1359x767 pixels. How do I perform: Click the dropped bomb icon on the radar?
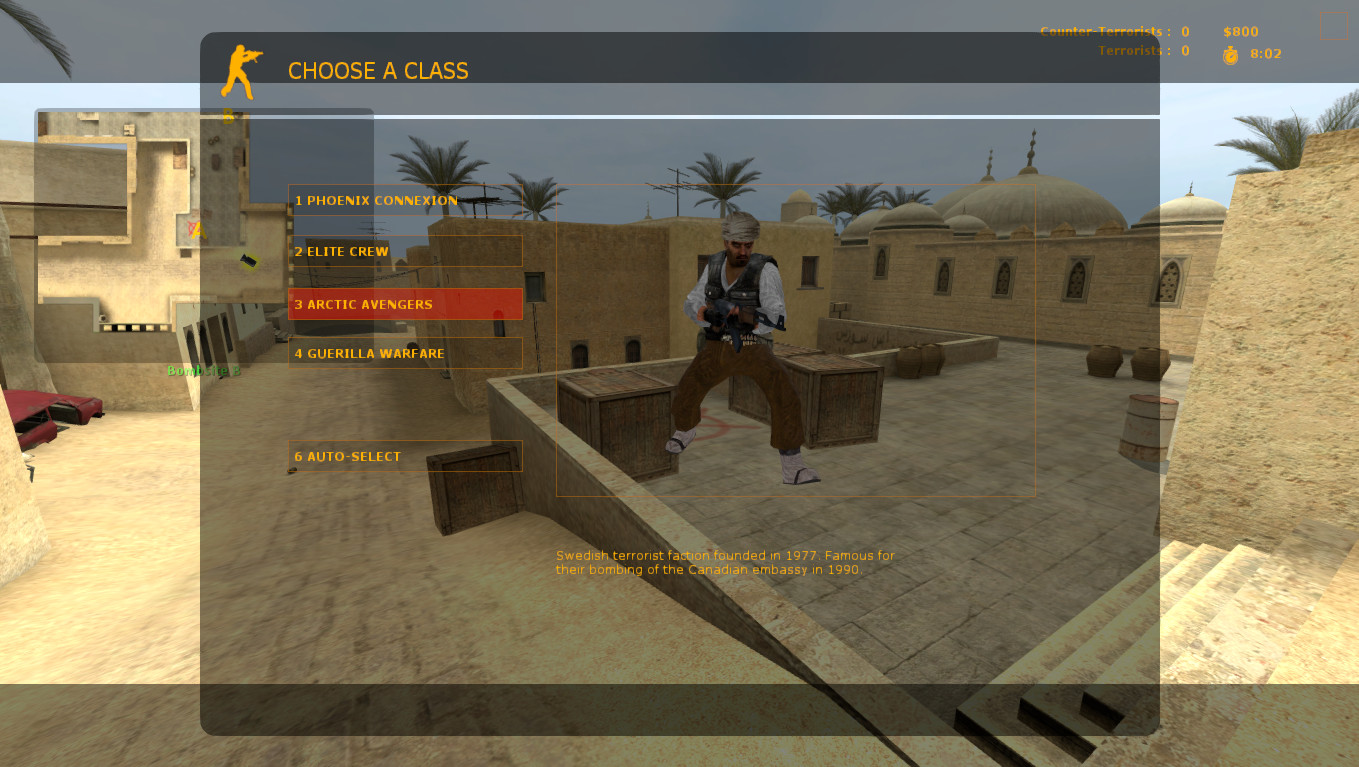click(x=247, y=260)
